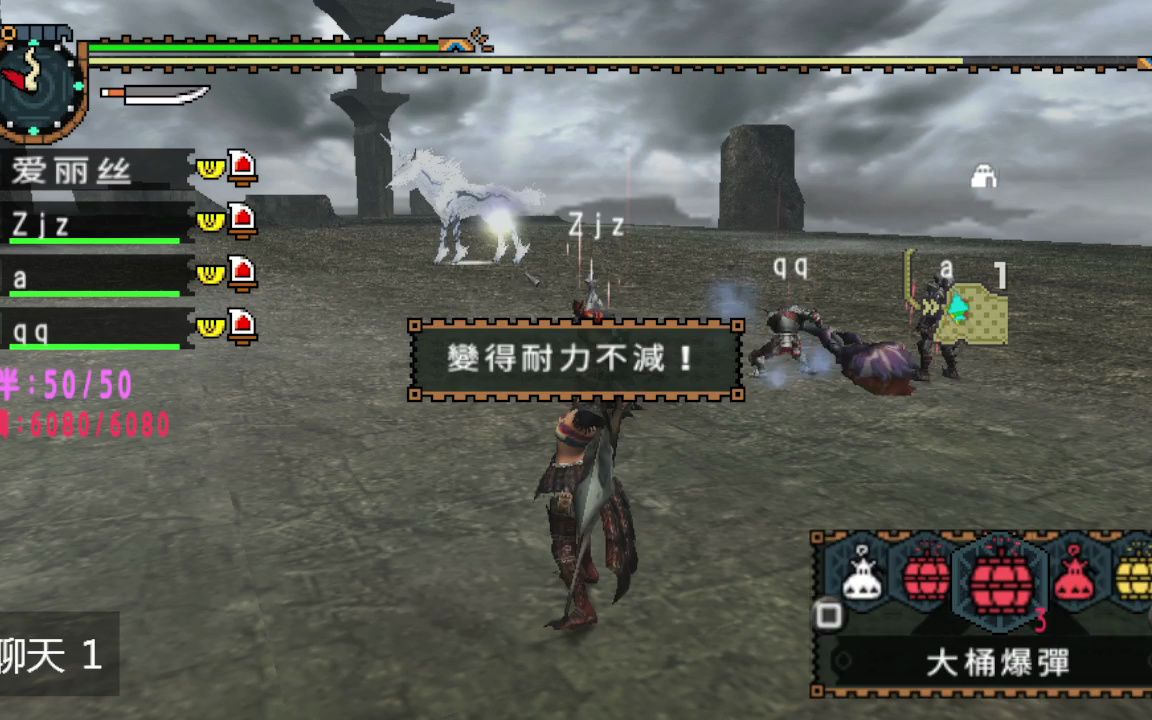Click party member row named a

[x=96, y=277]
